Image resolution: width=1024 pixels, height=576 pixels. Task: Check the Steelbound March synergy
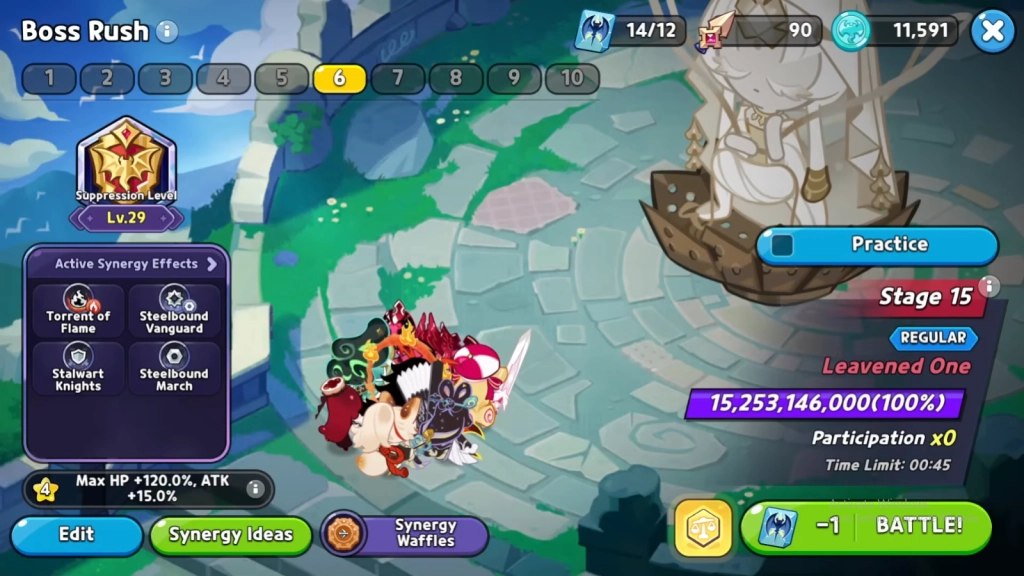pos(174,368)
